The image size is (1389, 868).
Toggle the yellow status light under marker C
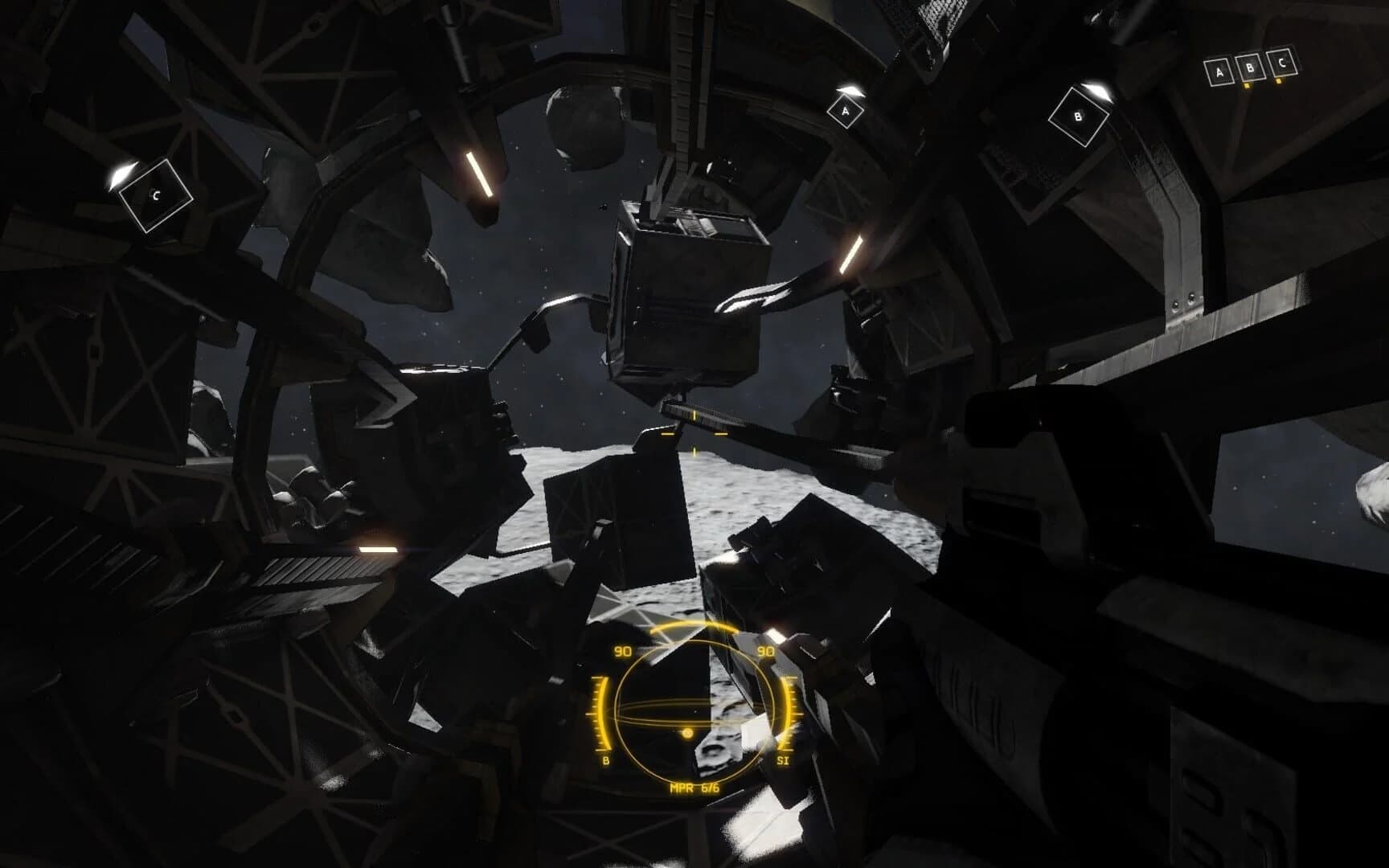coord(1279,83)
